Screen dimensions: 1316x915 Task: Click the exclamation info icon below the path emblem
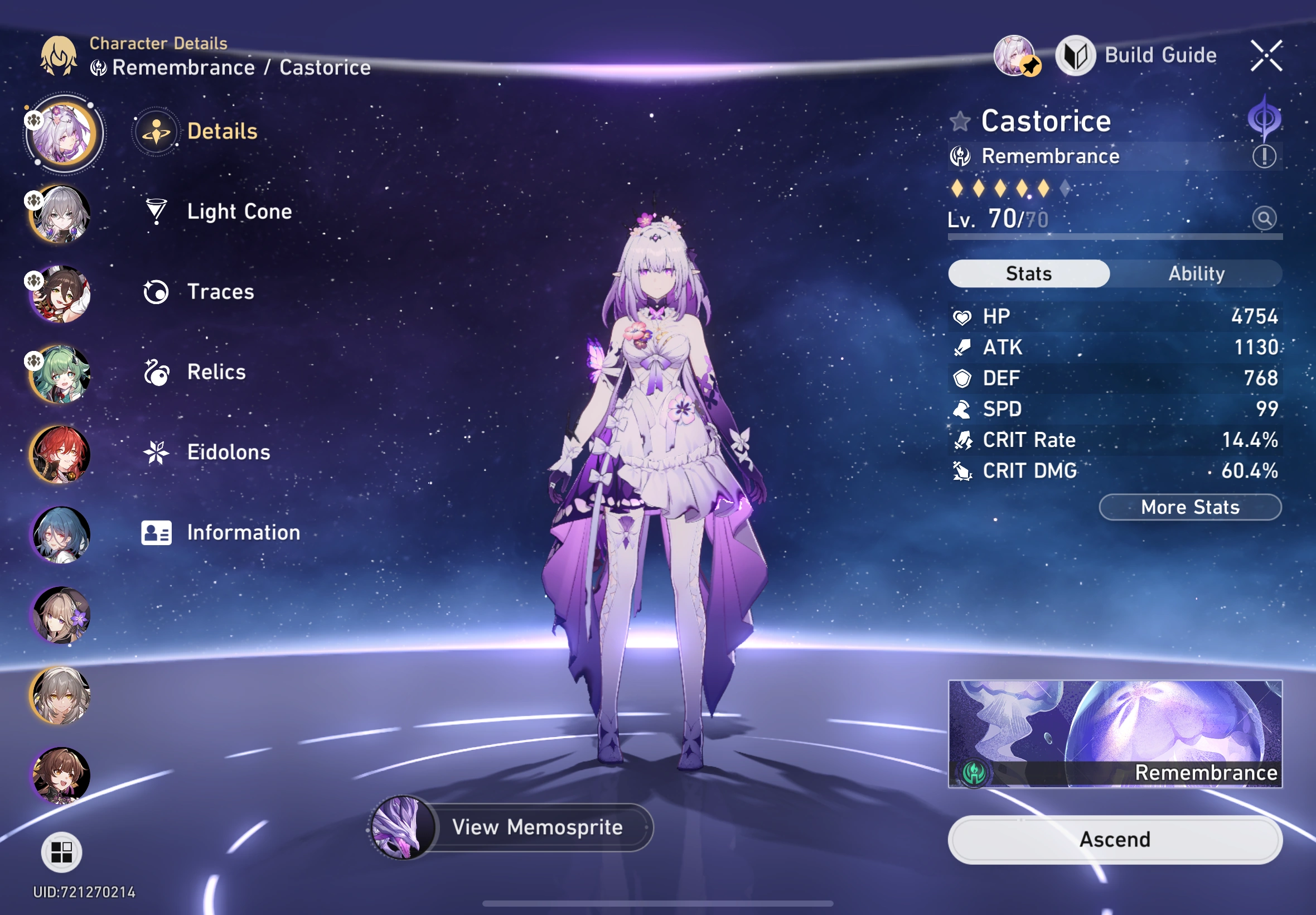tap(1265, 155)
